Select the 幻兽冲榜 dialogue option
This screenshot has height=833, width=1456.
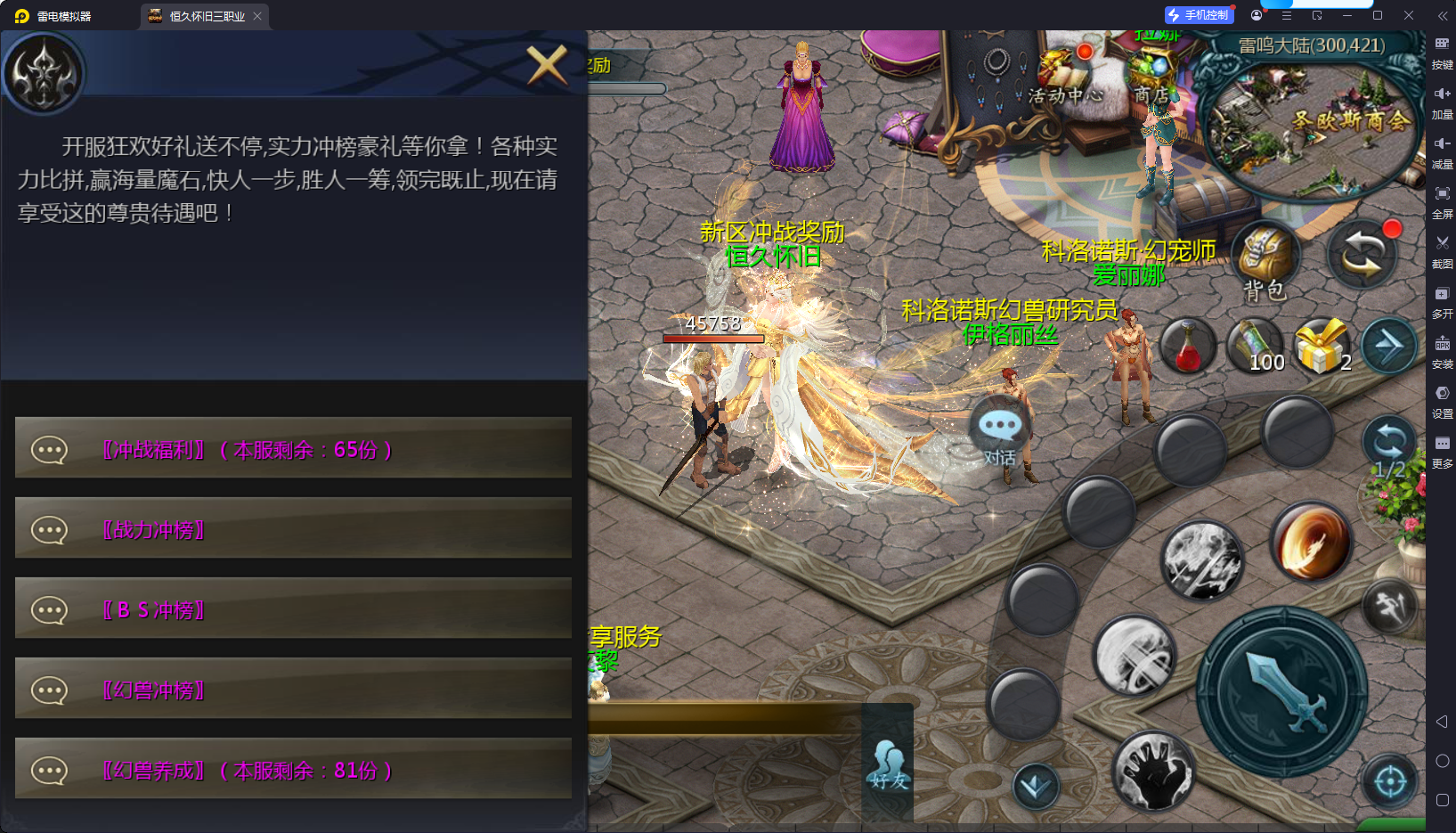pos(293,689)
